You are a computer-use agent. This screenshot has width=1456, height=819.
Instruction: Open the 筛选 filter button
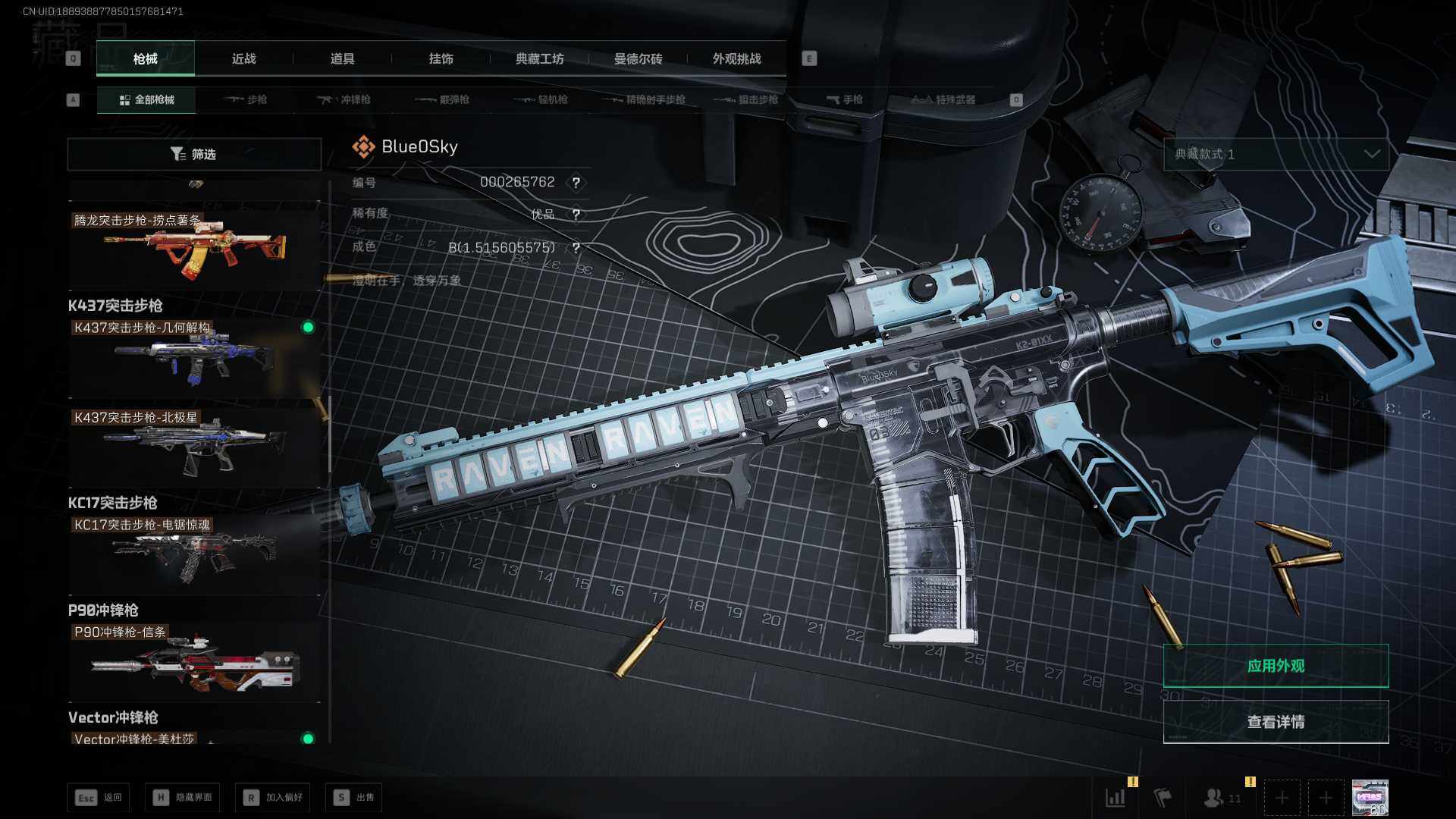[194, 154]
